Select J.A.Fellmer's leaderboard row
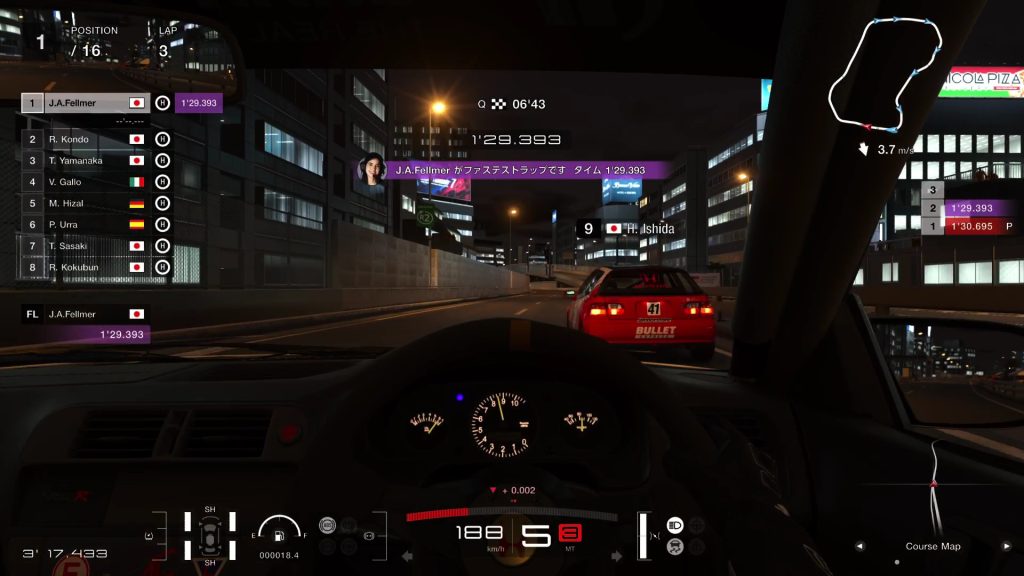This screenshot has height=576, width=1024. click(x=85, y=103)
